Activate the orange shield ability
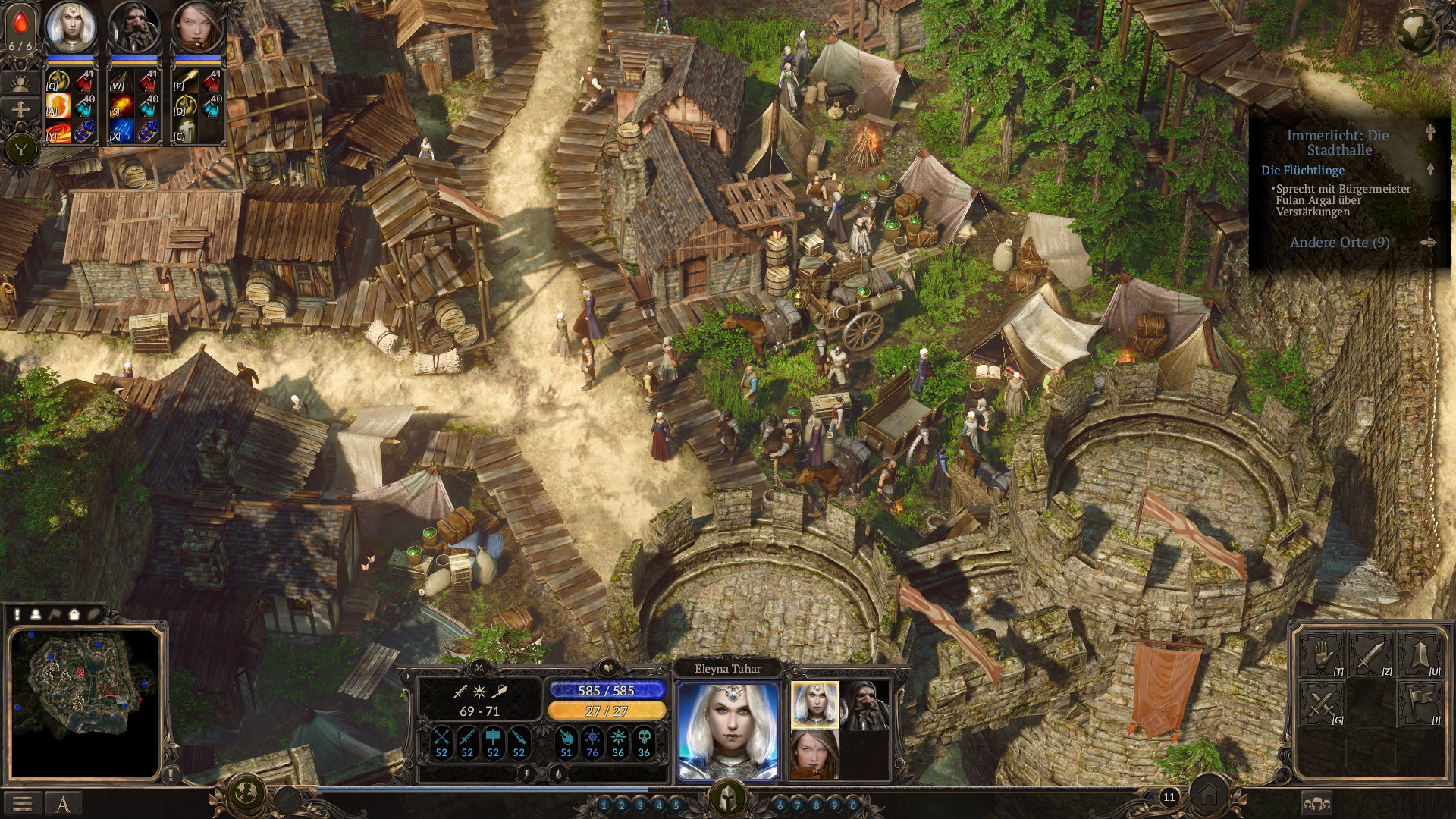 click(58, 106)
